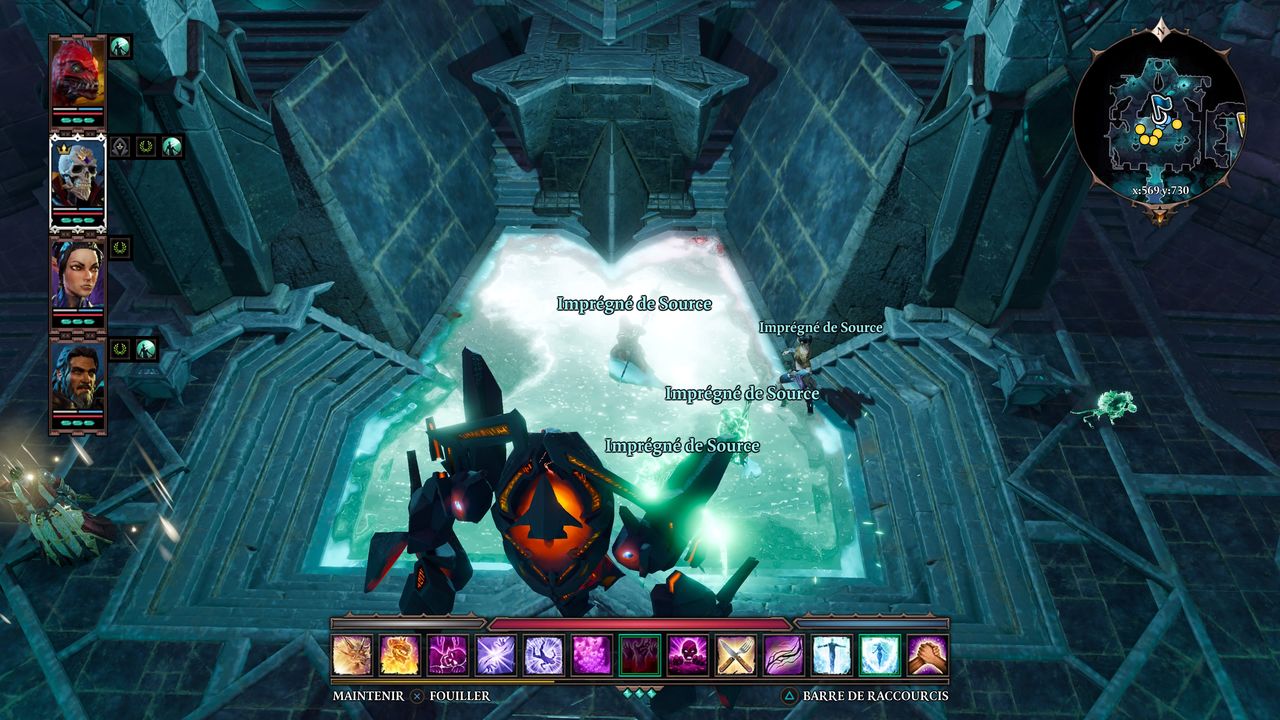Inspect the hooded figure status icon
Viewport: 1280px width, 720px height.
coord(120,147)
